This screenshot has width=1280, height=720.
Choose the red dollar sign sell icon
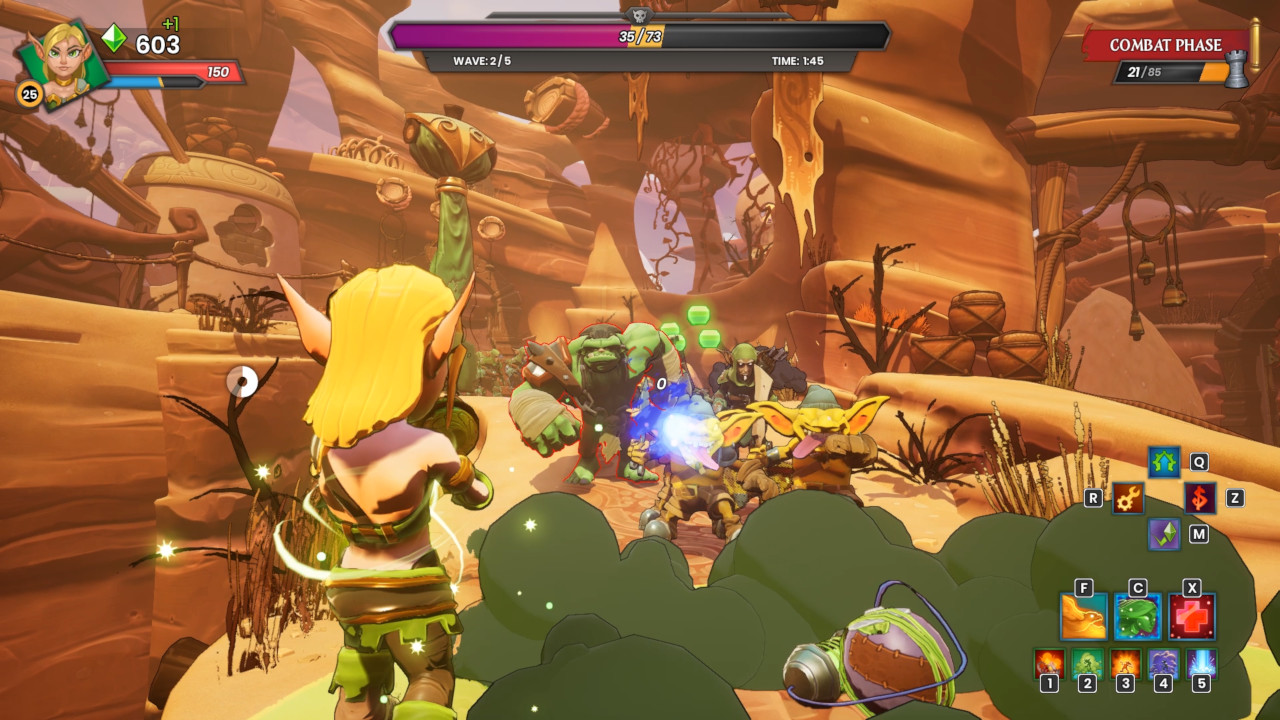click(x=1200, y=497)
